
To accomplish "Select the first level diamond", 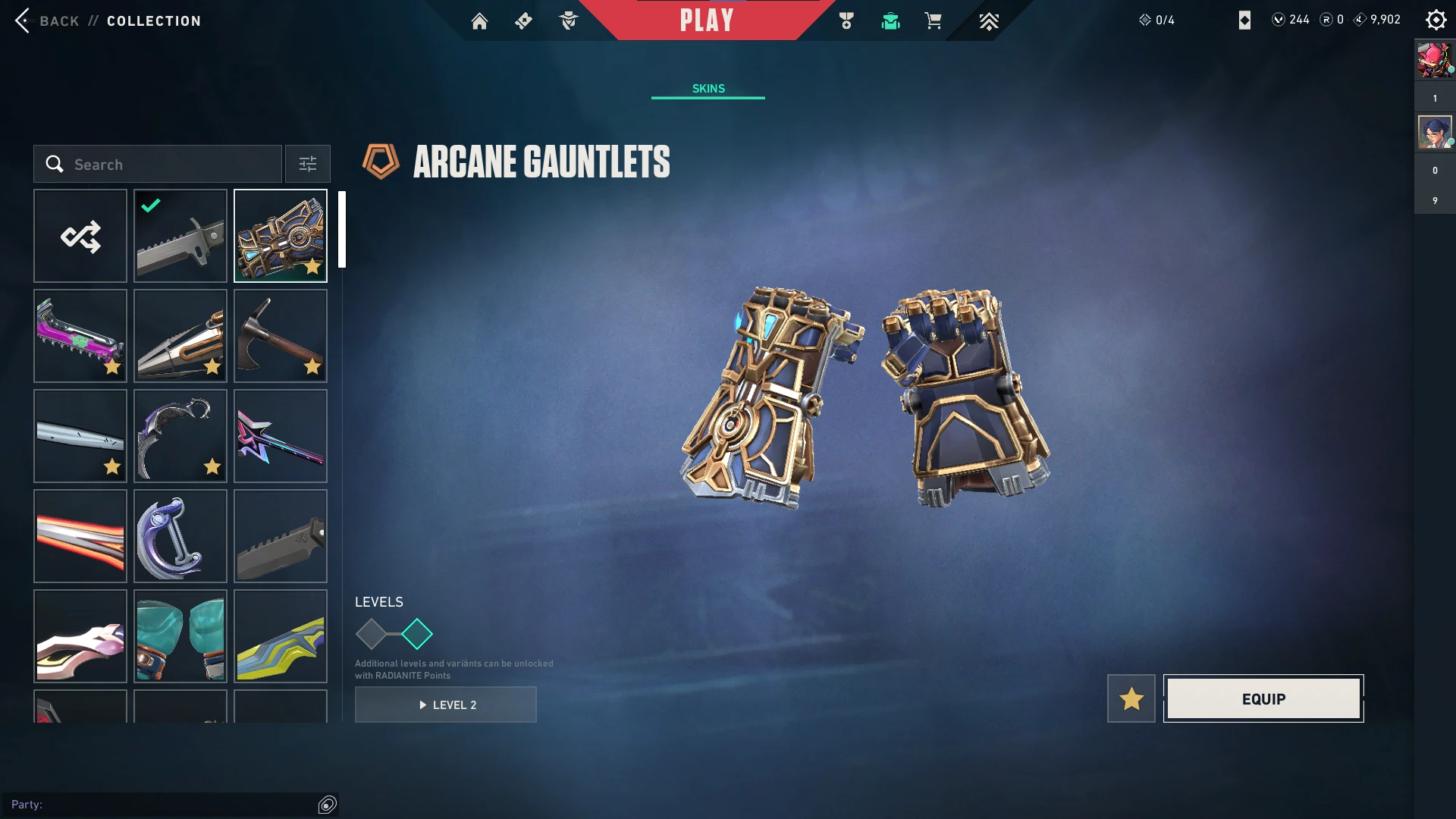I will [372, 635].
